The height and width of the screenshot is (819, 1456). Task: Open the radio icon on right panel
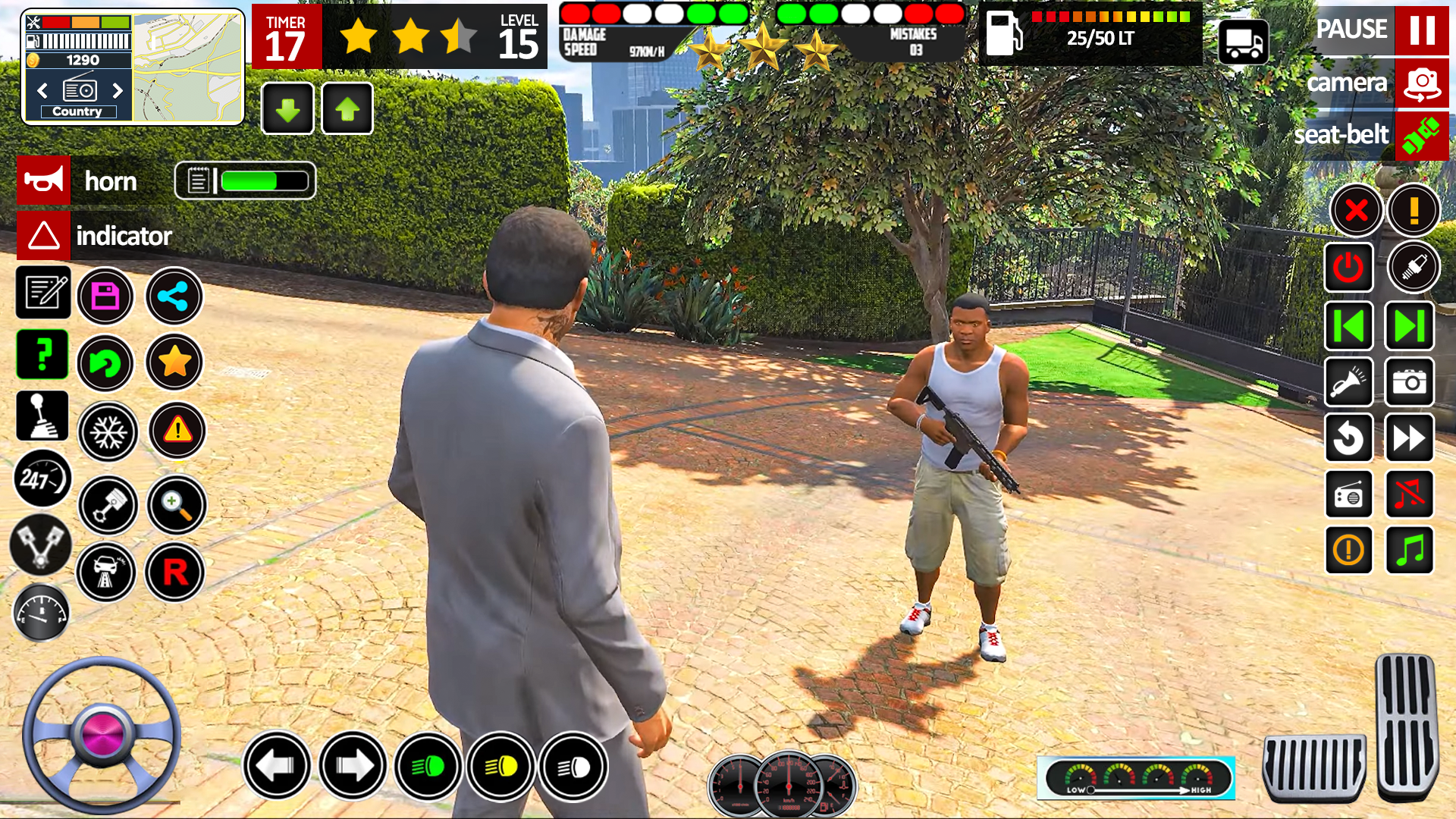click(1349, 494)
